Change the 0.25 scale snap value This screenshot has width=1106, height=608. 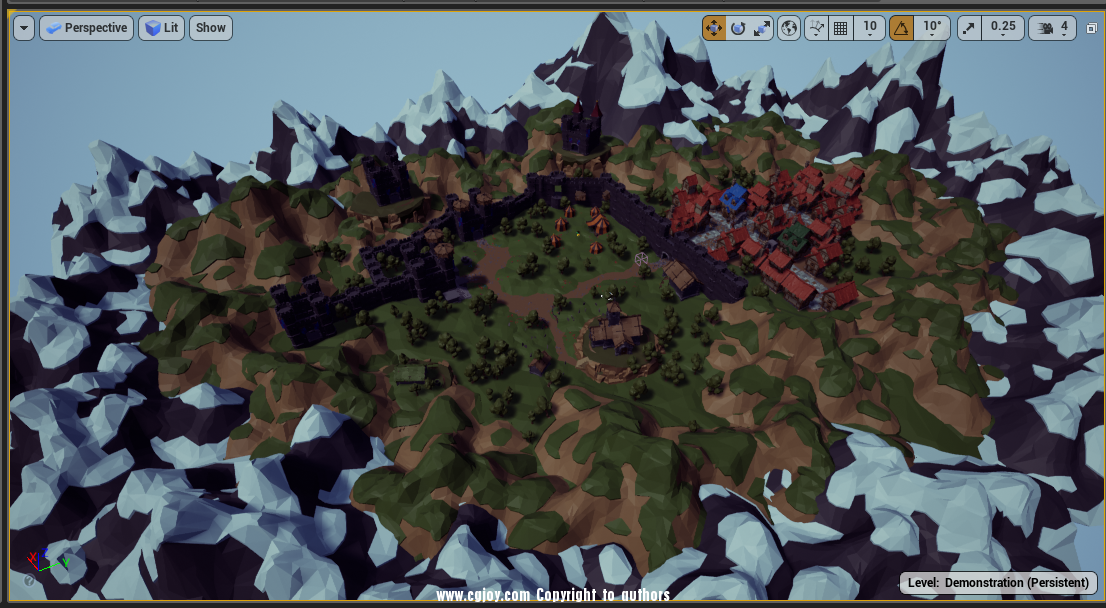(1003, 28)
